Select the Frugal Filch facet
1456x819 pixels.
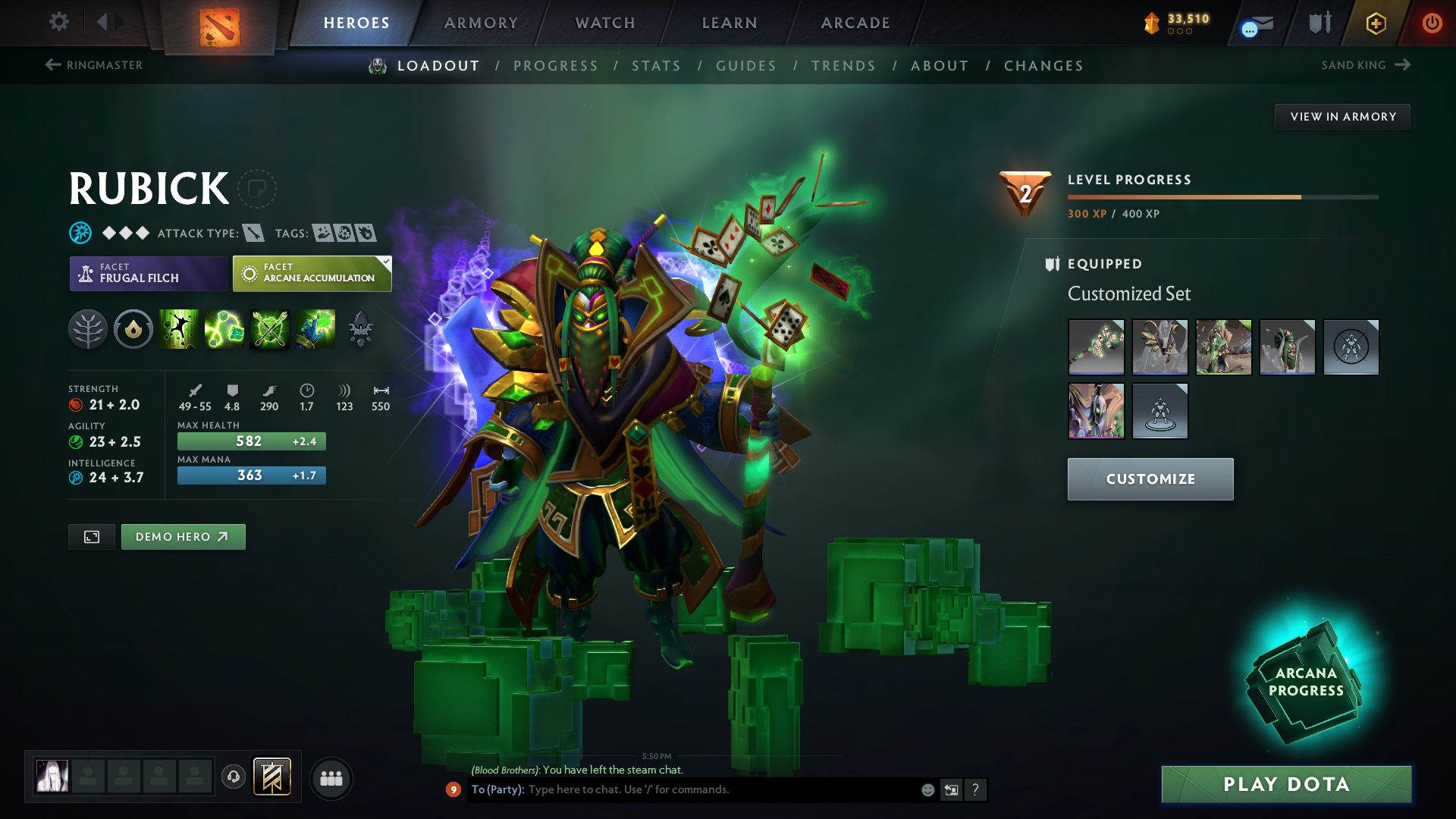(148, 274)
